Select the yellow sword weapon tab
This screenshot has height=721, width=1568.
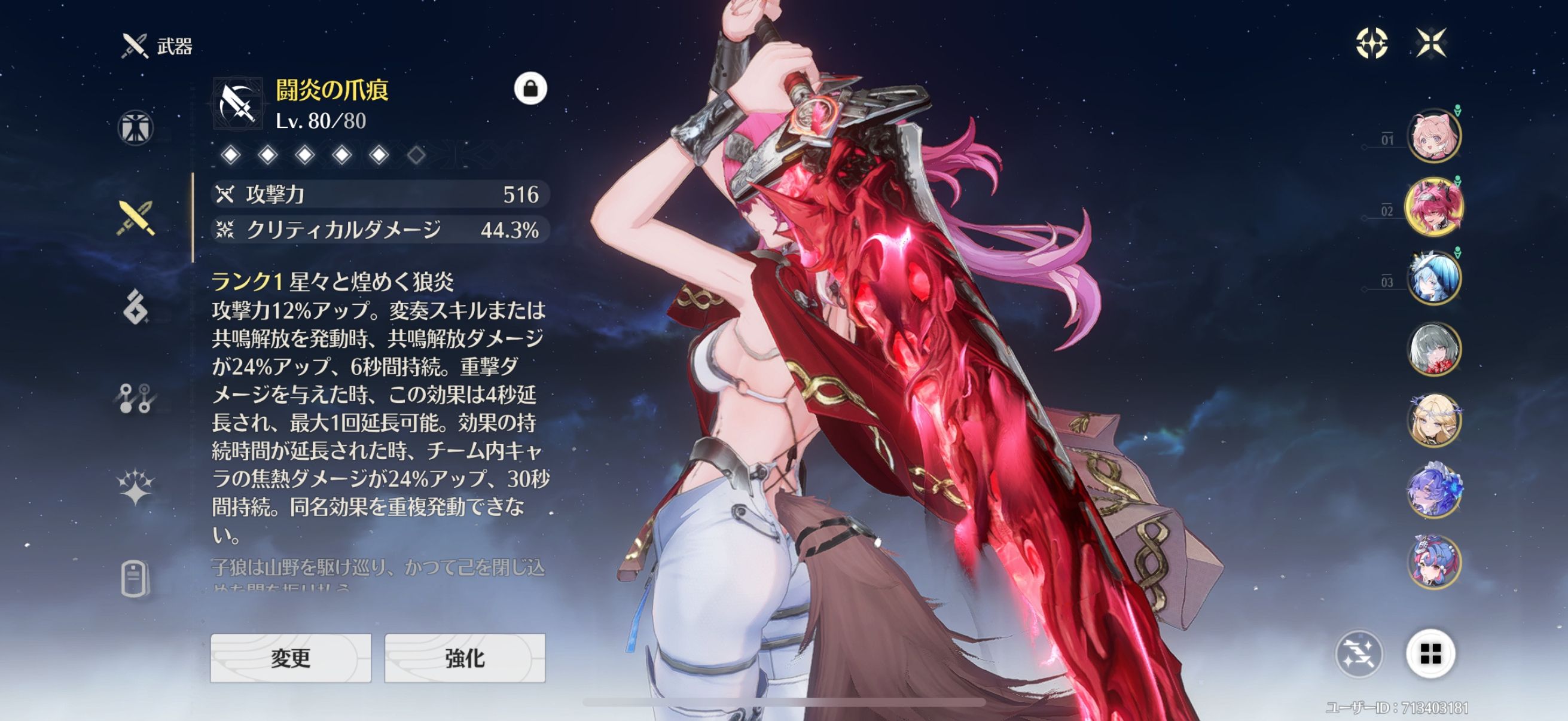click(x=135, y=218)
